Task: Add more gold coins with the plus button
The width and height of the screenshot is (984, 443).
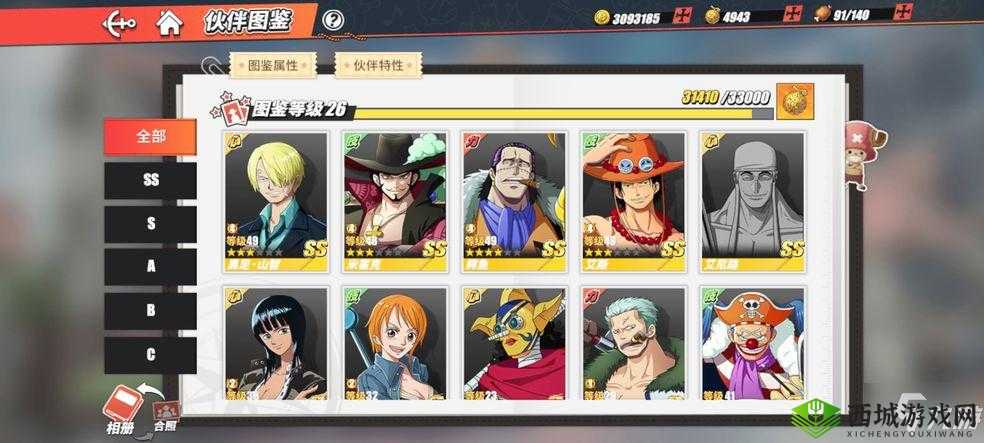Action: pyautogui.click(x=683, y=15)
